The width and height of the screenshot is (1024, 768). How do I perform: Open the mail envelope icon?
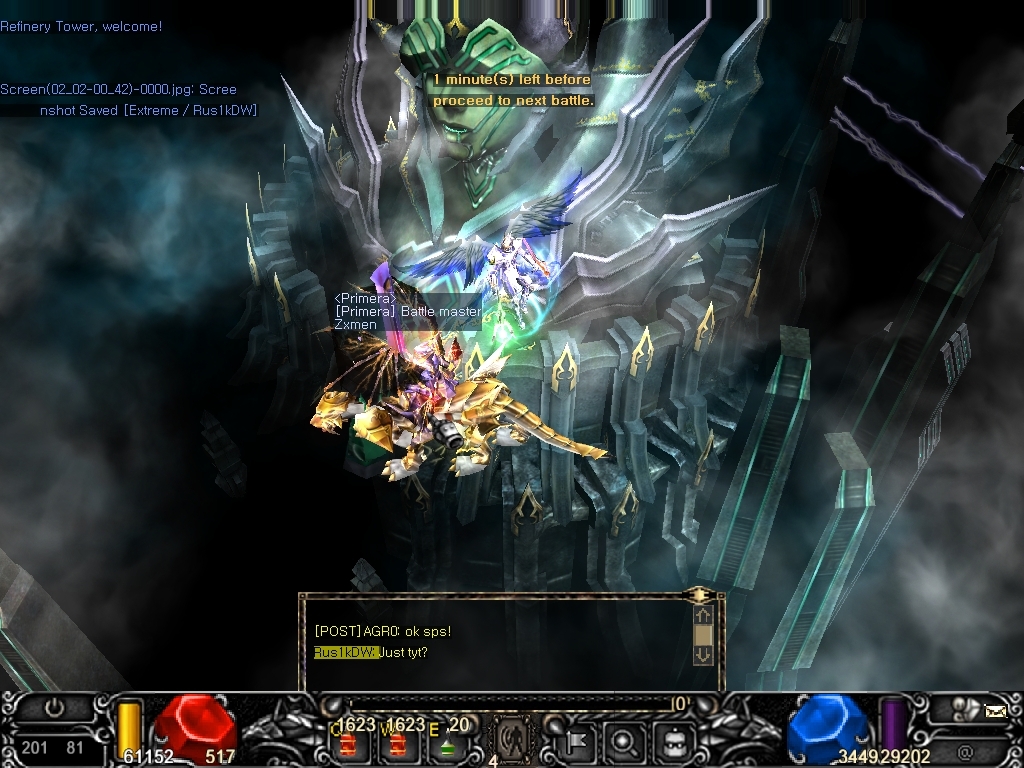click(994, 711)
